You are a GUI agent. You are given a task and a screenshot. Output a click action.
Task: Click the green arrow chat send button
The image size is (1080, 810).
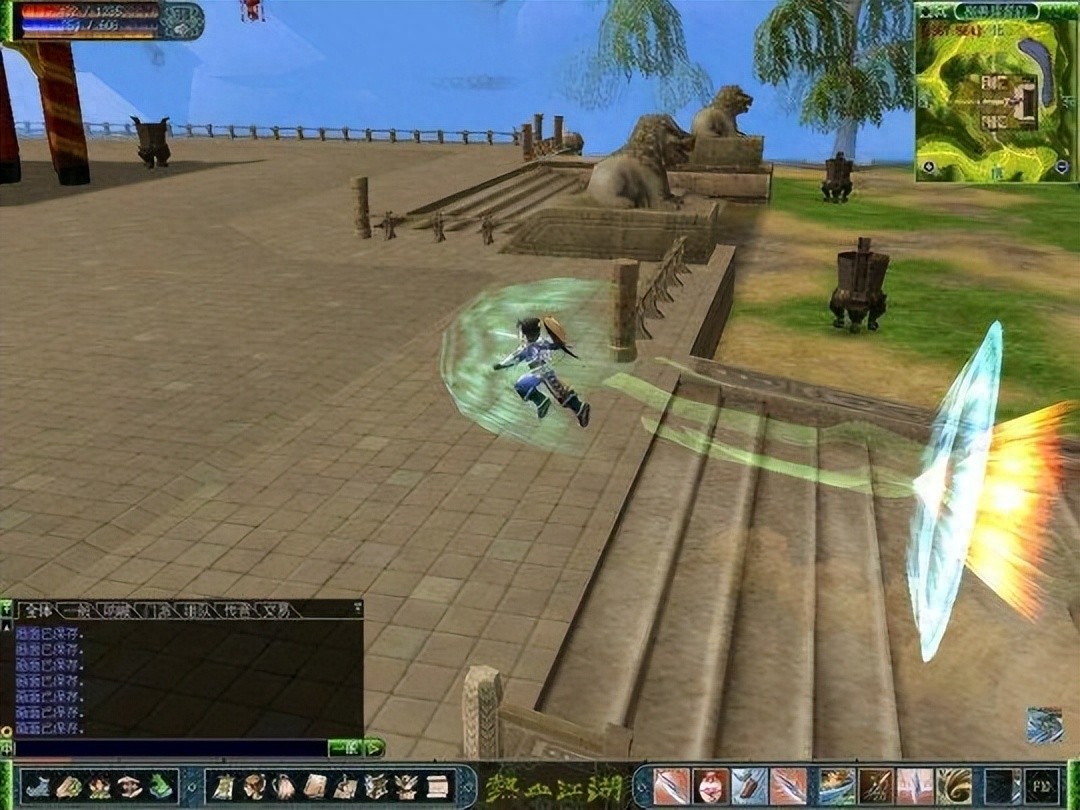[x=374, y=748]
